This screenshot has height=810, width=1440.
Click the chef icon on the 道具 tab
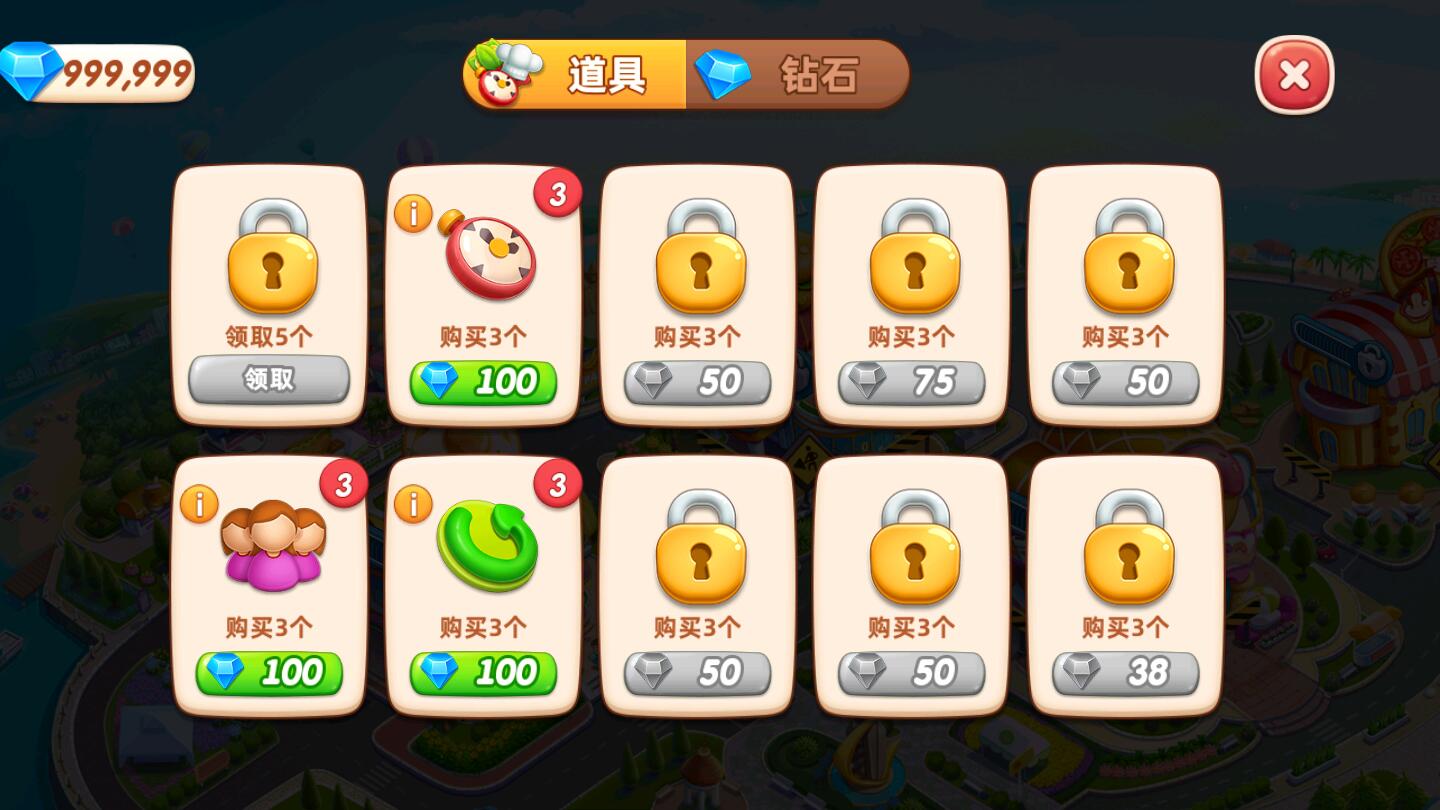(x=505, y=74)
